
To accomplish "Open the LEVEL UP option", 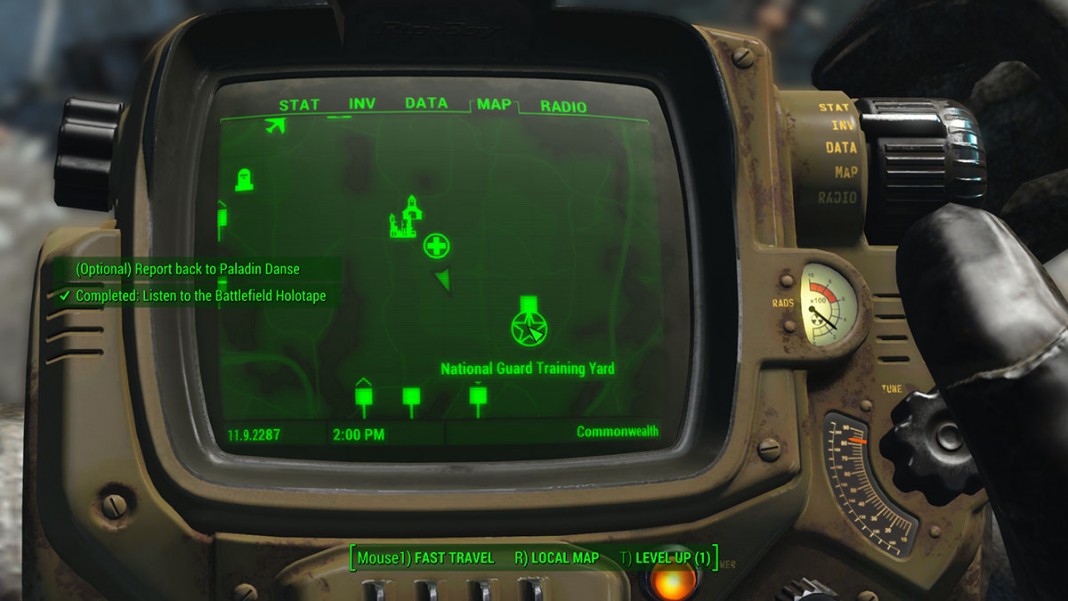I will (x=667, y=558).
